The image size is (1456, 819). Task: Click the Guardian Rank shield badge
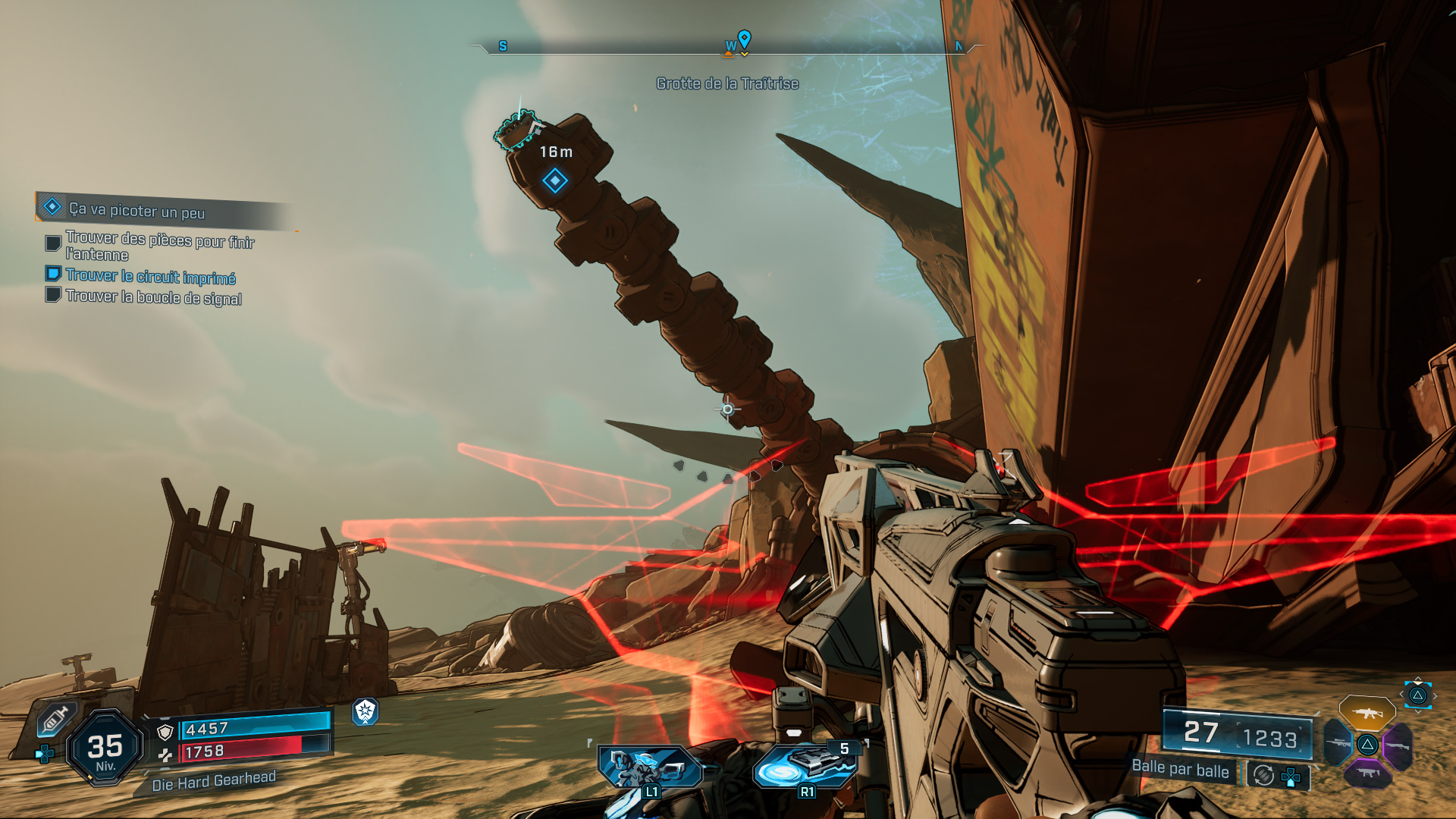366,713
